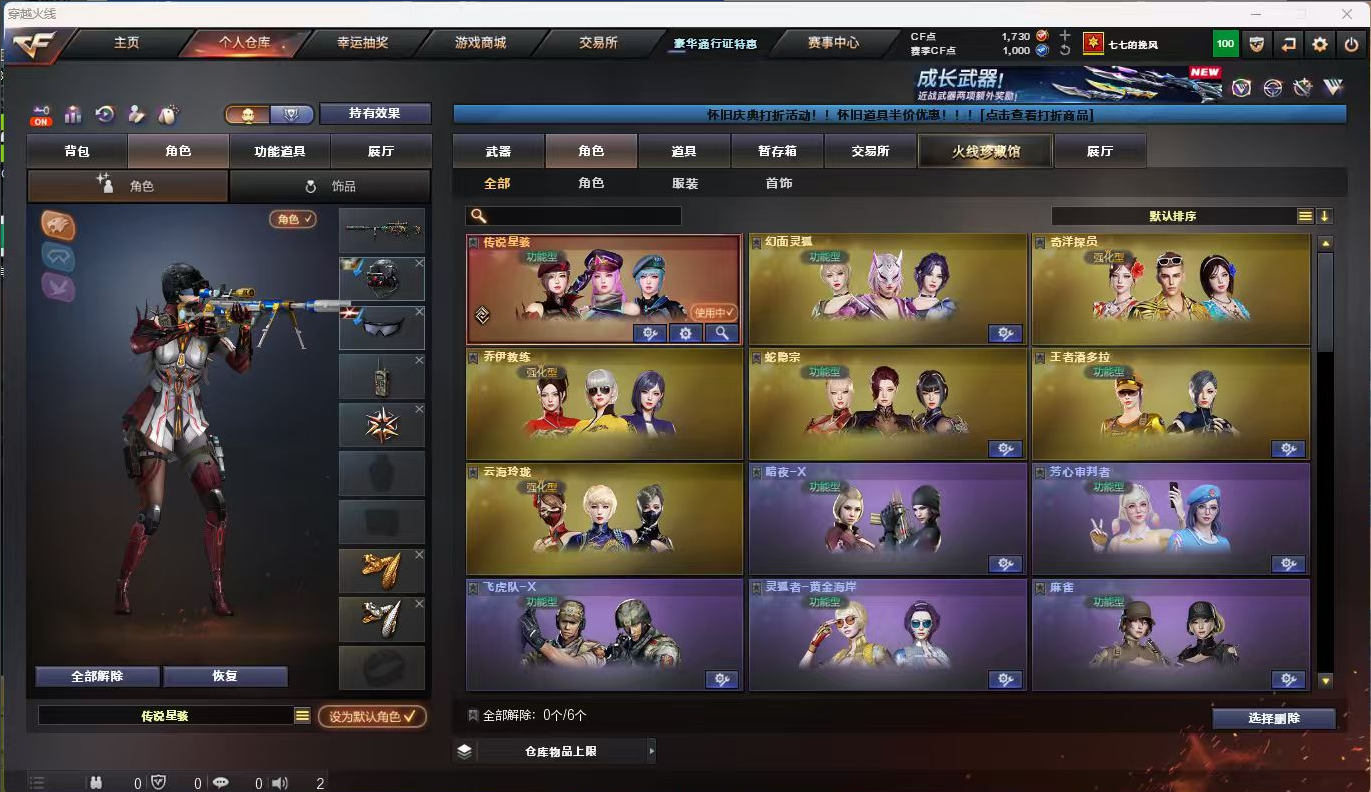Click the 持有效果 button
This screenshot has height=792, width=1371.
pos(374,114)
